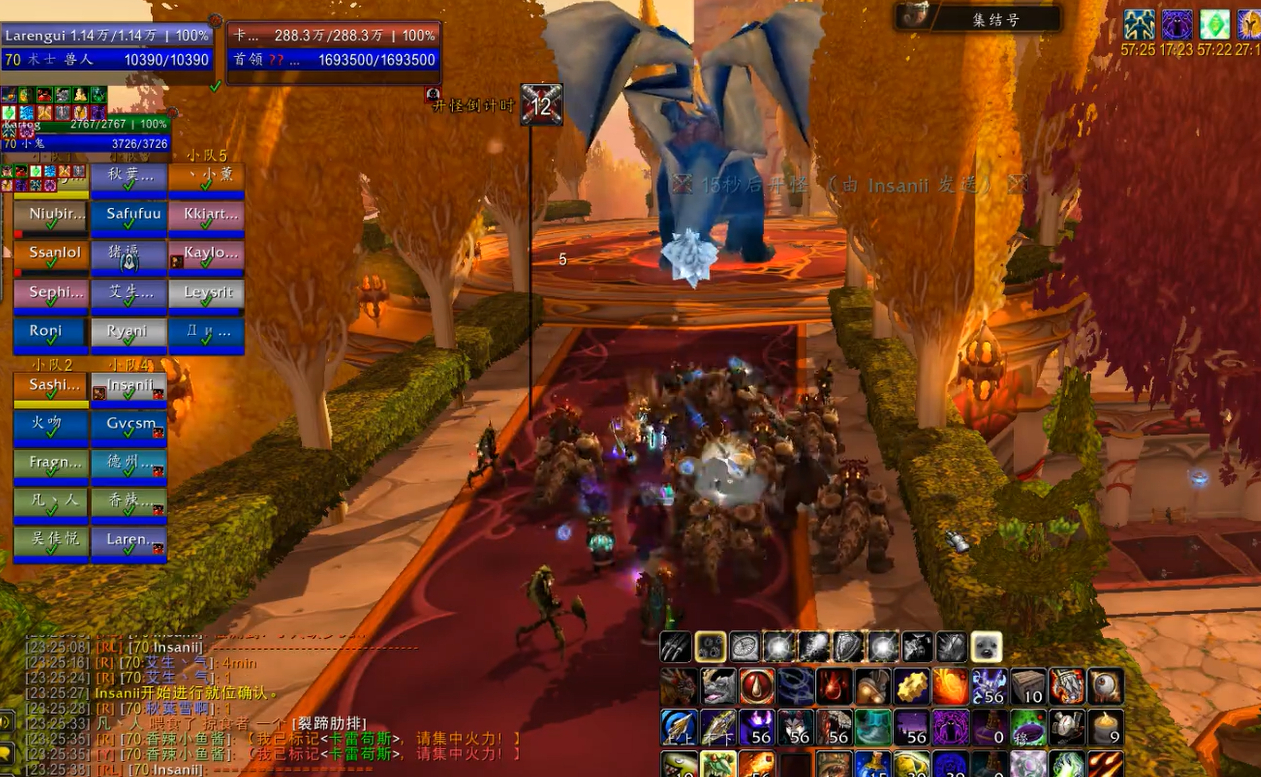Target raid member Niubir
The height and width of the screenshot is (777, 1261).
(x=51, y=216)
